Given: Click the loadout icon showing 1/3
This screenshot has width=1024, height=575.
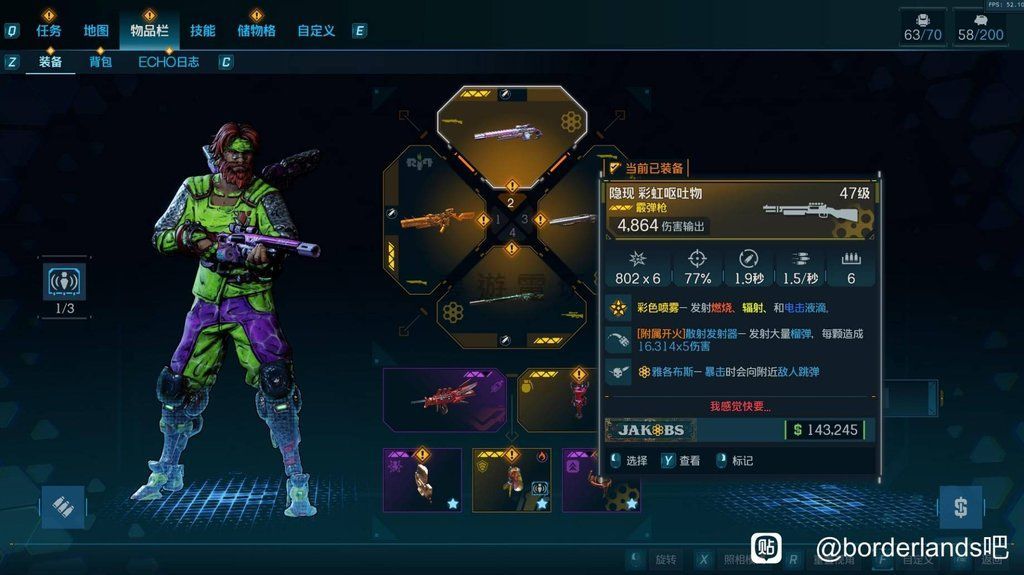Looking at the screenshot, I should pyautogui.click(x=65, y=283).
